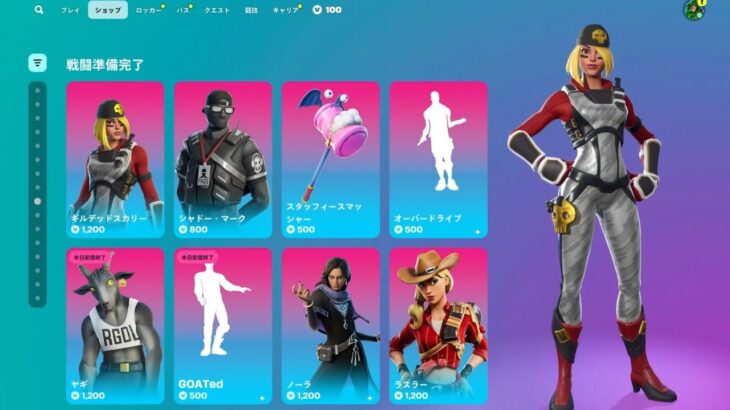Pick the GOATed emote tile
The image size is (730, 410).
pyautogui.click(x=223, y=325)
